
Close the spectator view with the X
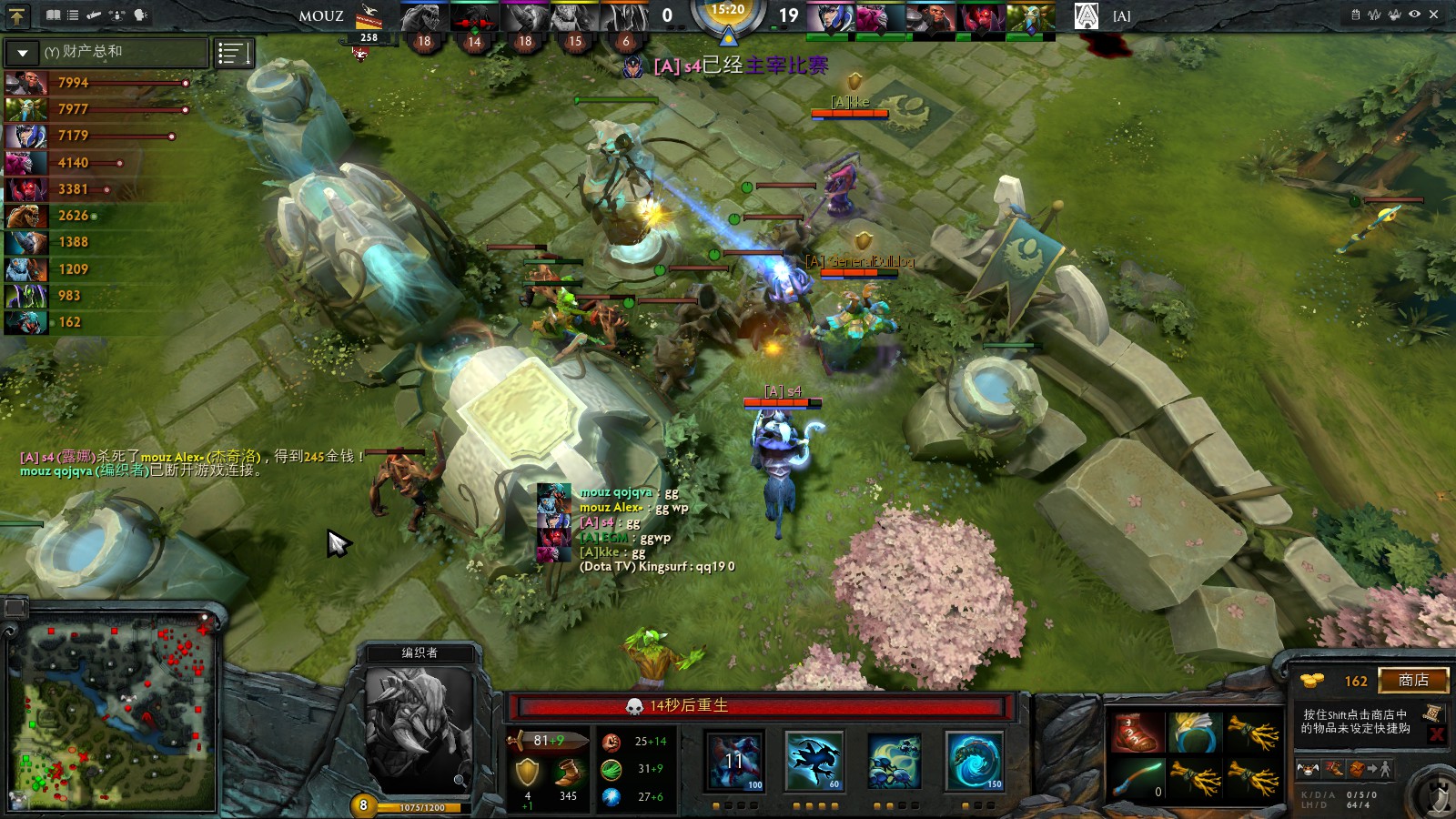[1434, 15]
